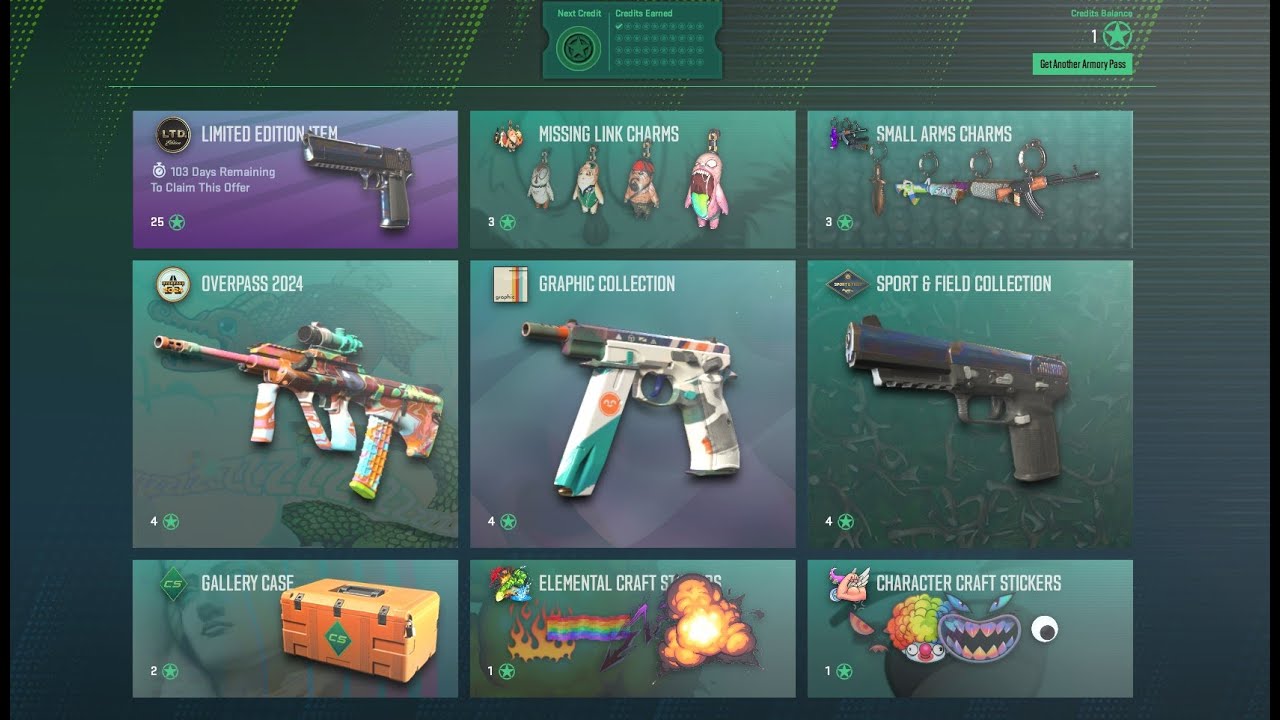Open the Character Craft Stickers pack
Viewport: 1280px width, 720px height.
click(x=969, y=628)
